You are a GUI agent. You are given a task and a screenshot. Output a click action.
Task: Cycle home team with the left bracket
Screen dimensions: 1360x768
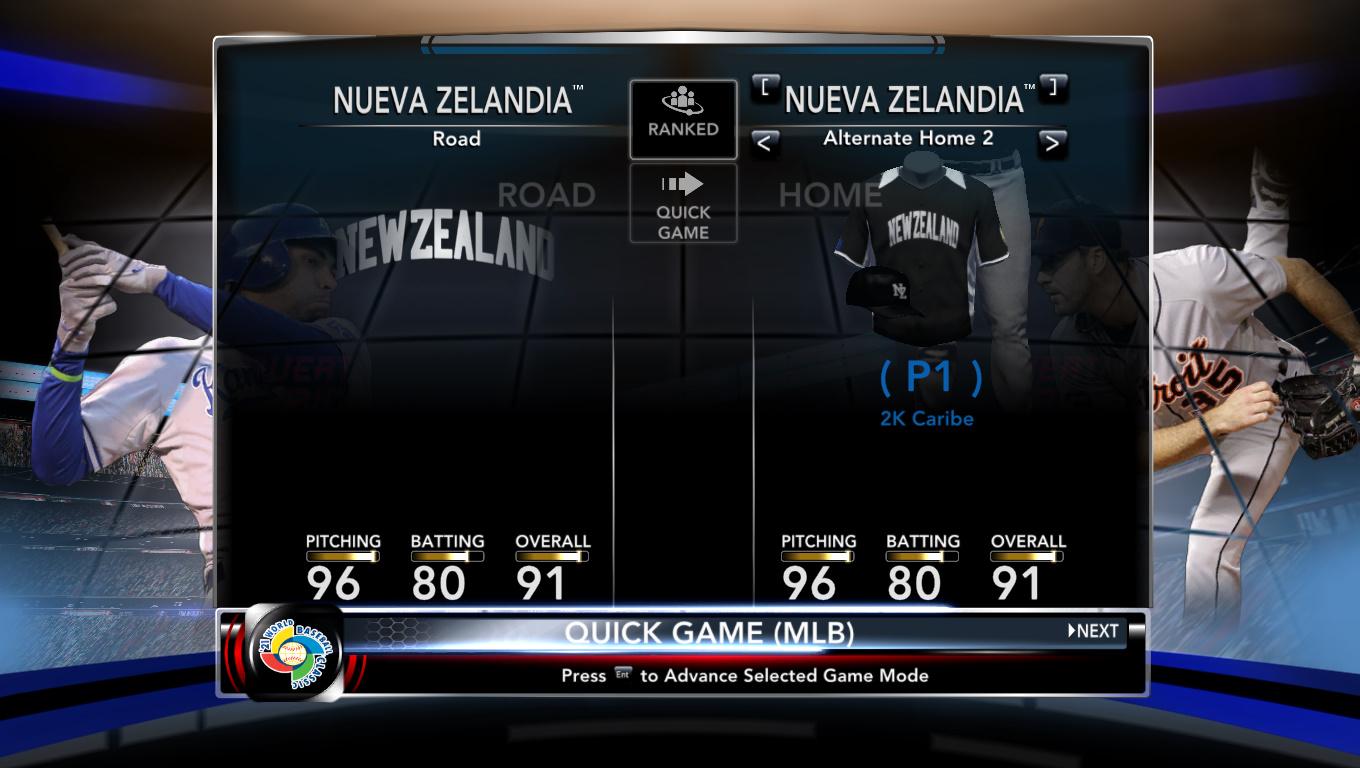(x=765, y=88)
